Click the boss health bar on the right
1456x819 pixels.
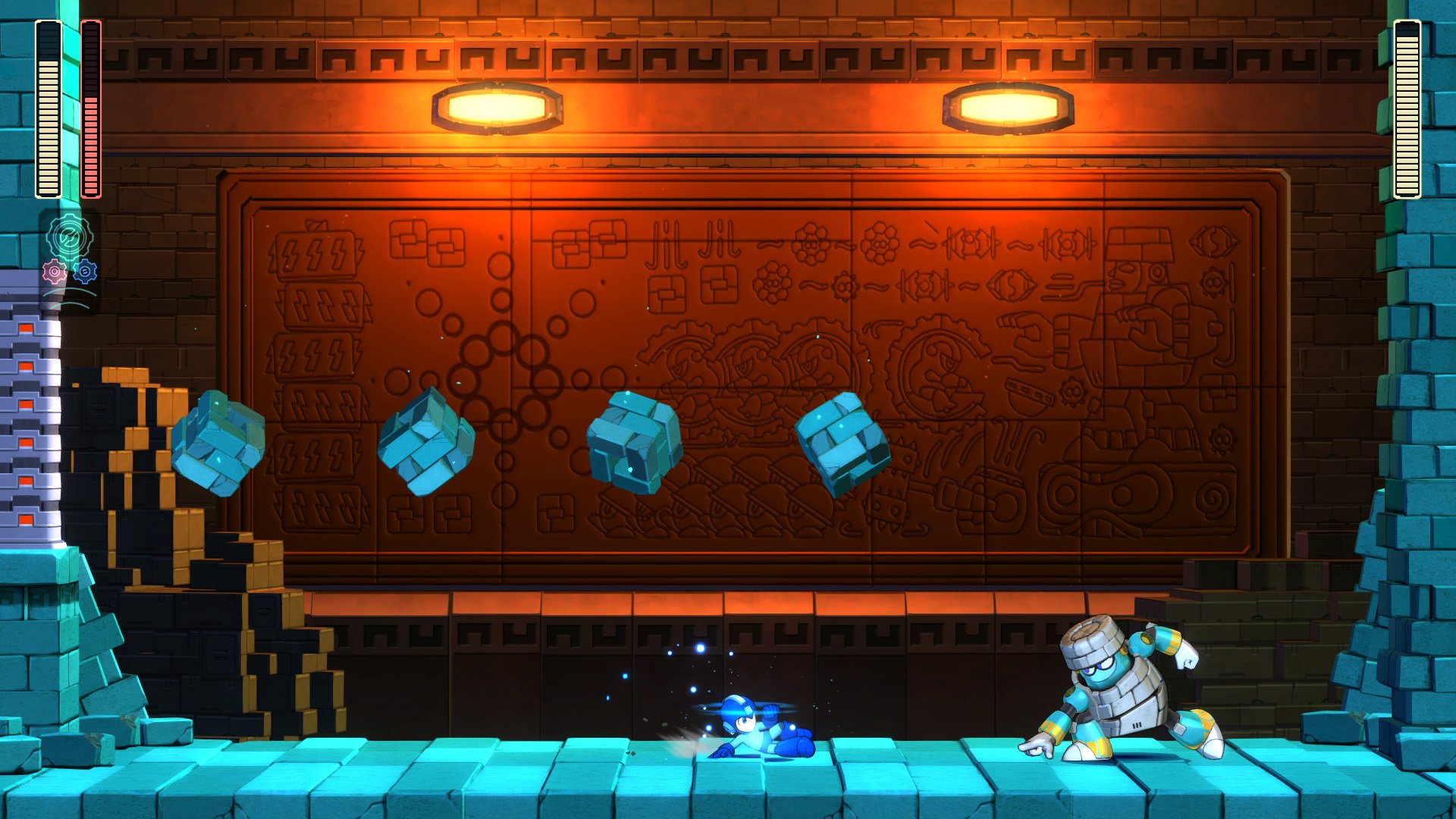[x=1407, y=106]
